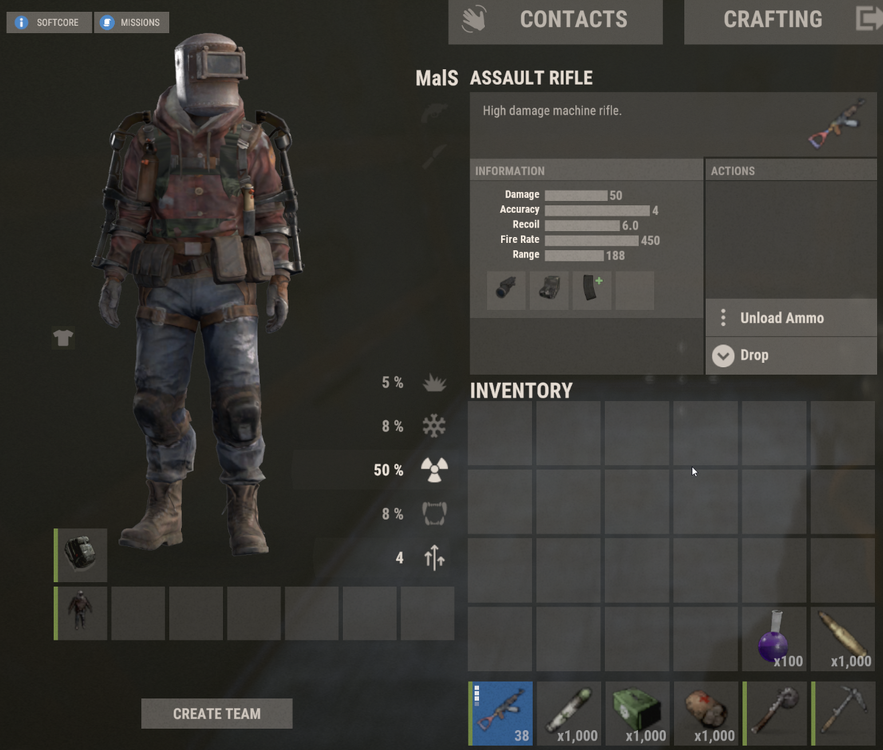Open the Missions button
This screenshot has height=750, width=883.
click(131, 22)
